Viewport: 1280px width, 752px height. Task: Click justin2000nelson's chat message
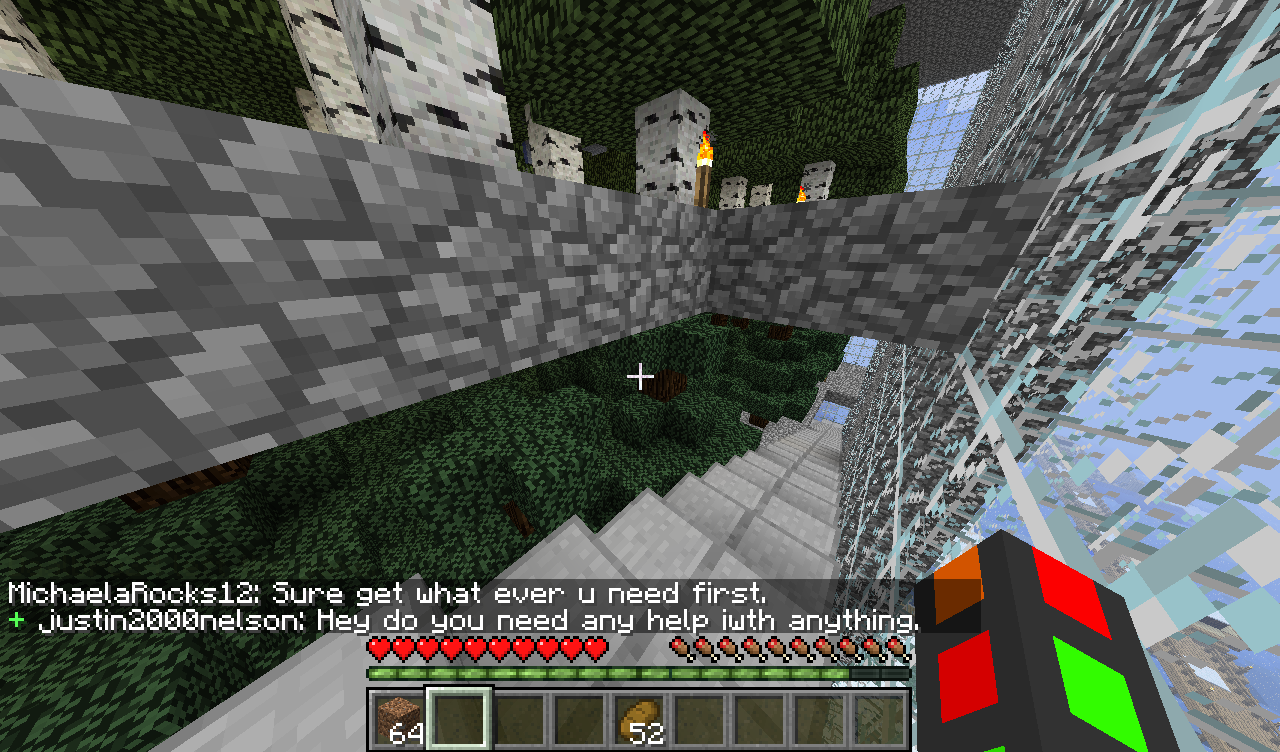coord(476,621)
